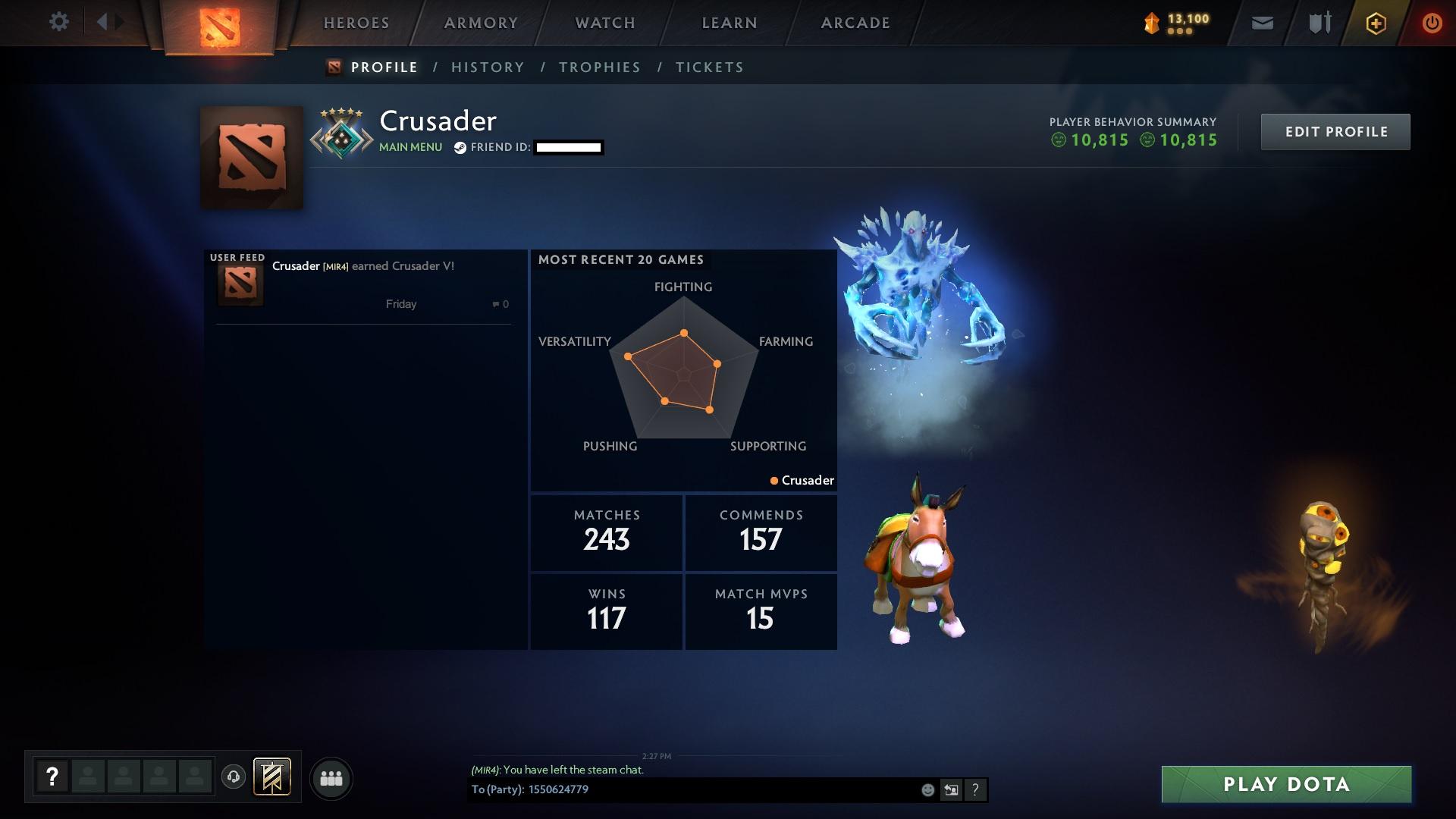The width and height of the screenshot is (1456, 819).
Task: Click the EDIT PROFILE button
Action: [x=1335, y=131]
